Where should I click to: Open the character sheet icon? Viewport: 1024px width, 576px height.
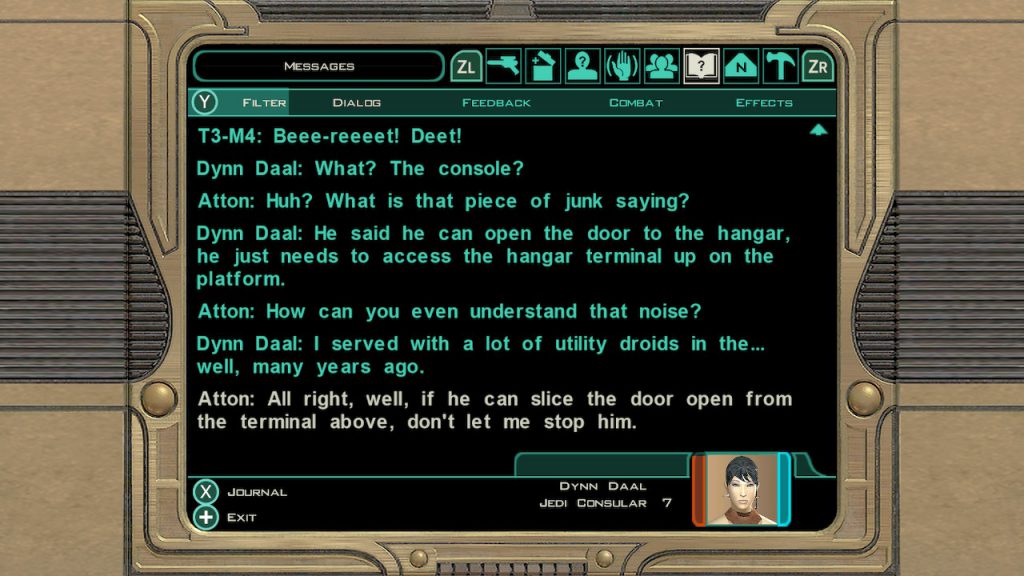tap(582, 67)
